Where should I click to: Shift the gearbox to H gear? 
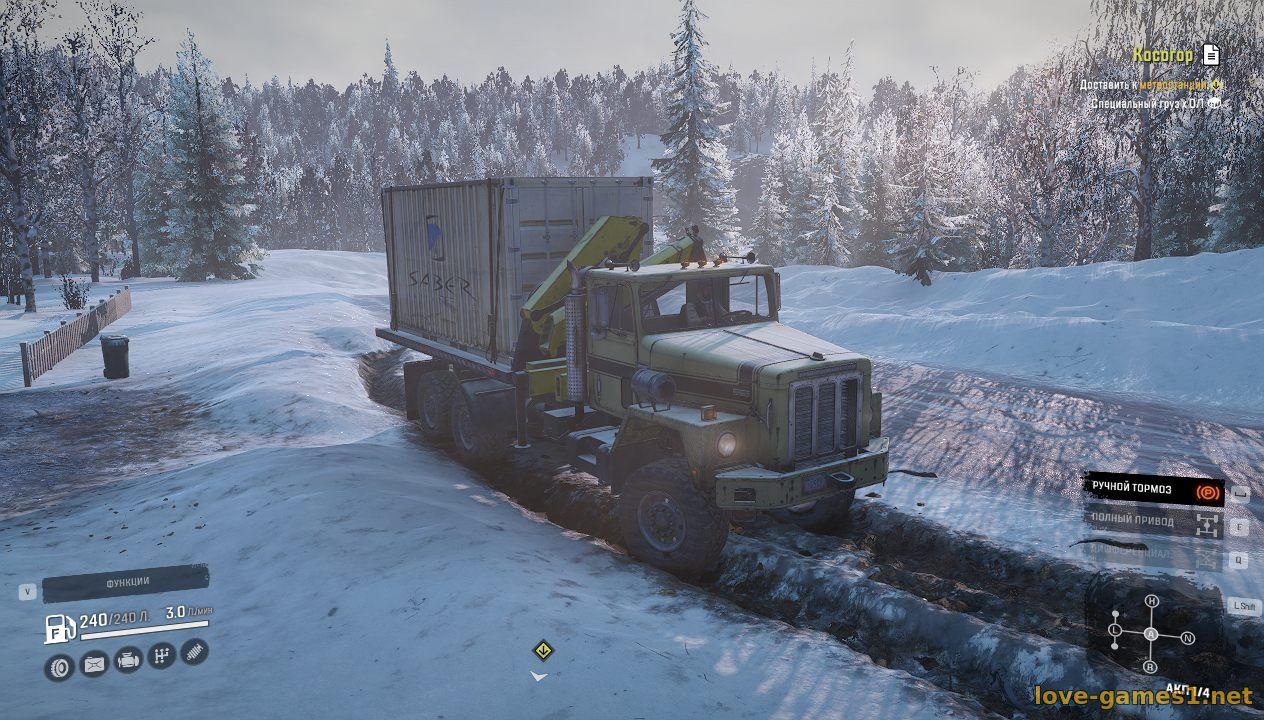[x=1152, y=600]
